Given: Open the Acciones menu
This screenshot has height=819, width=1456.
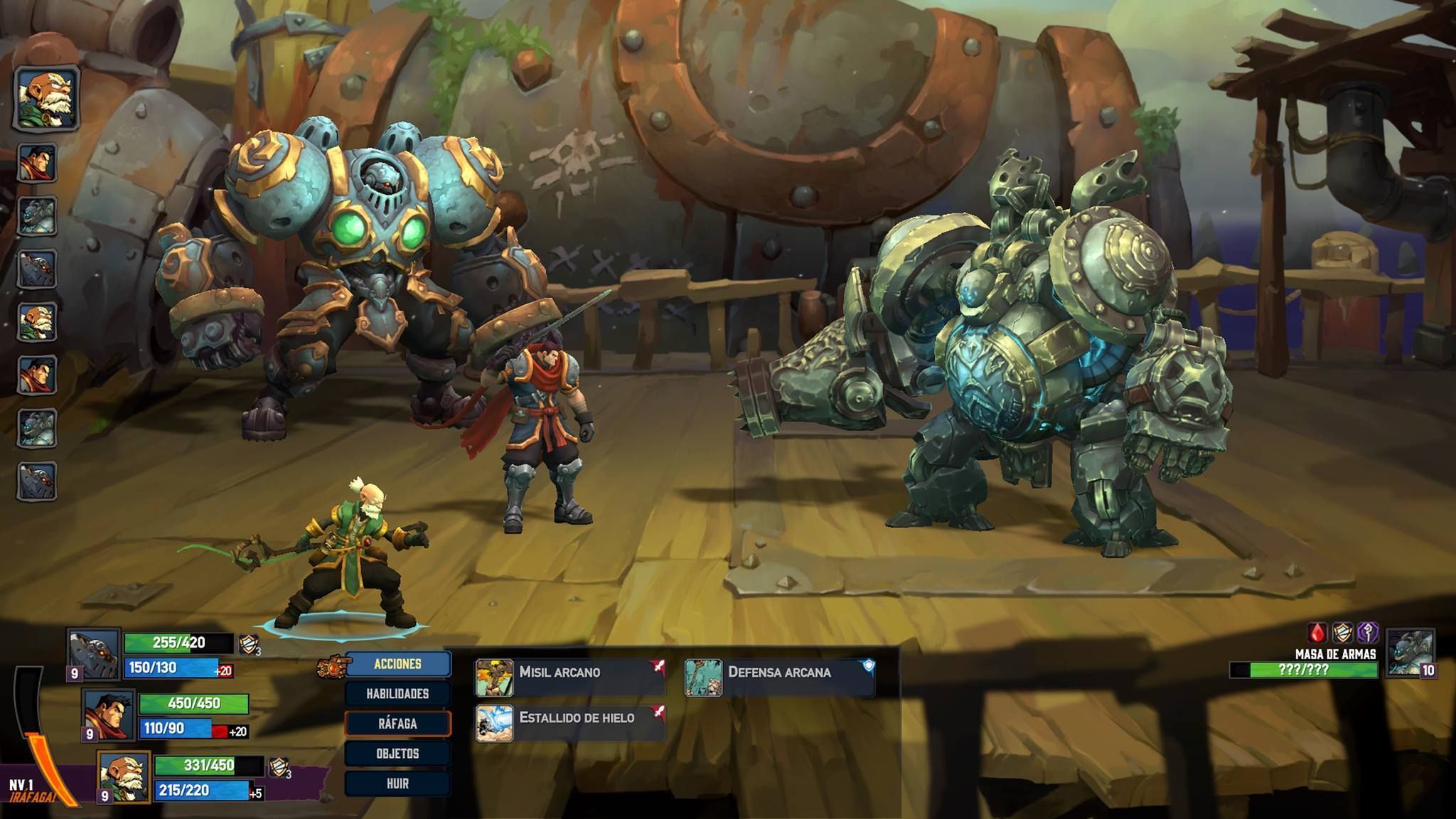Looking at the screenshot, I should (397, 664).
